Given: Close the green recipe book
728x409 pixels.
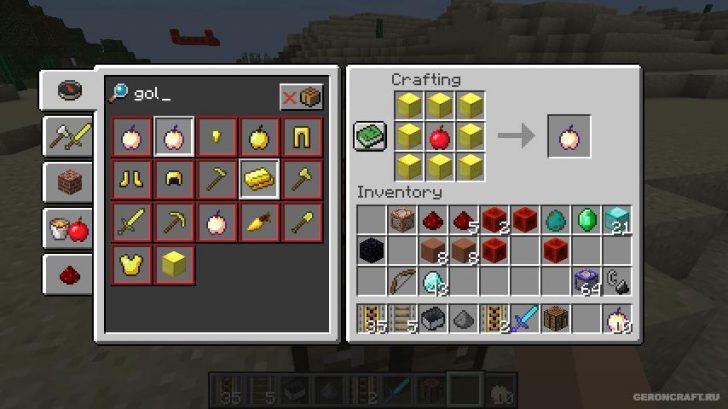Looking at the screenshot, I should click(370, 137).
